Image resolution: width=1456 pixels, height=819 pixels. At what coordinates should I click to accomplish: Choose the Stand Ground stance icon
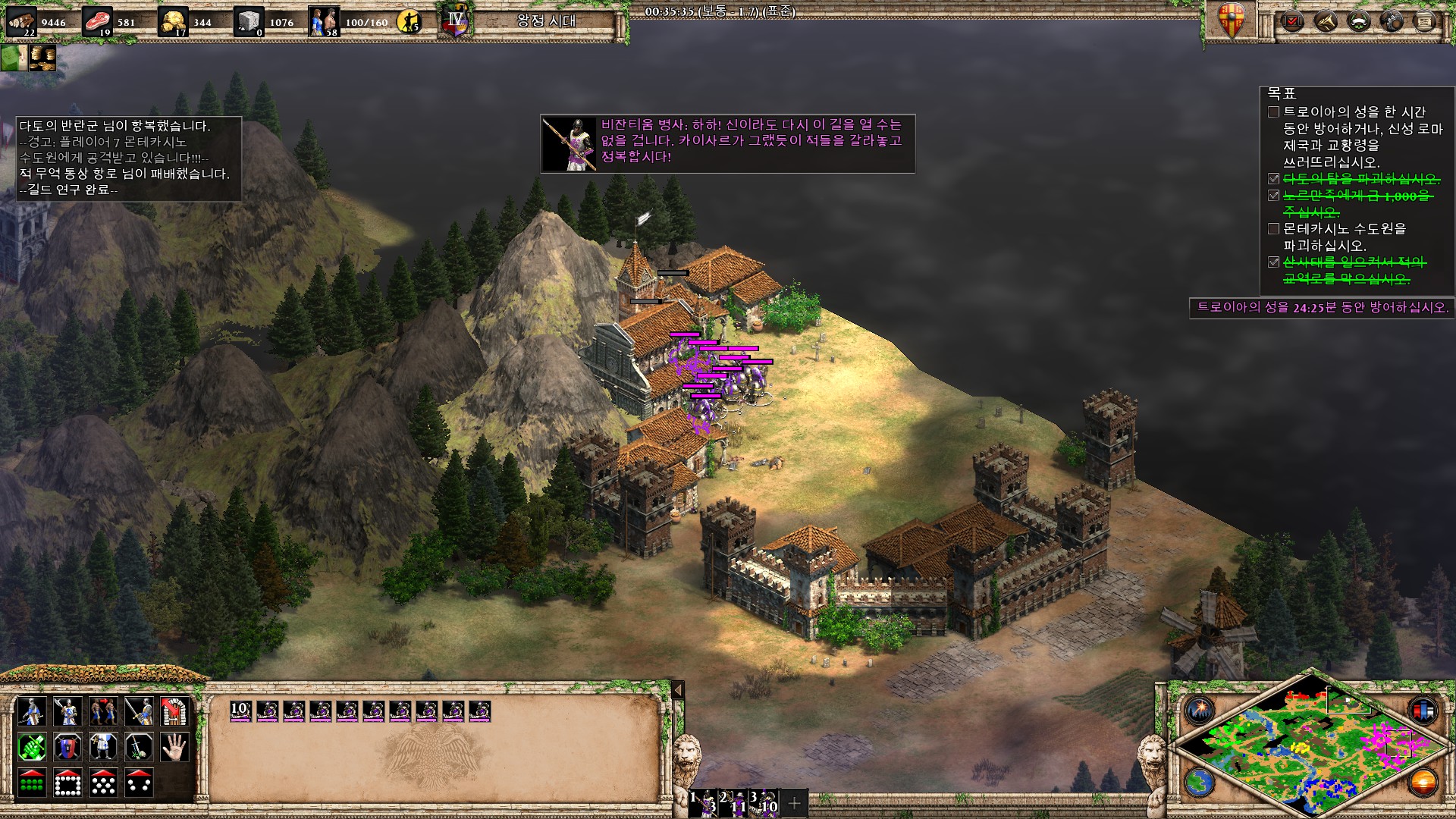coord(103,748)
